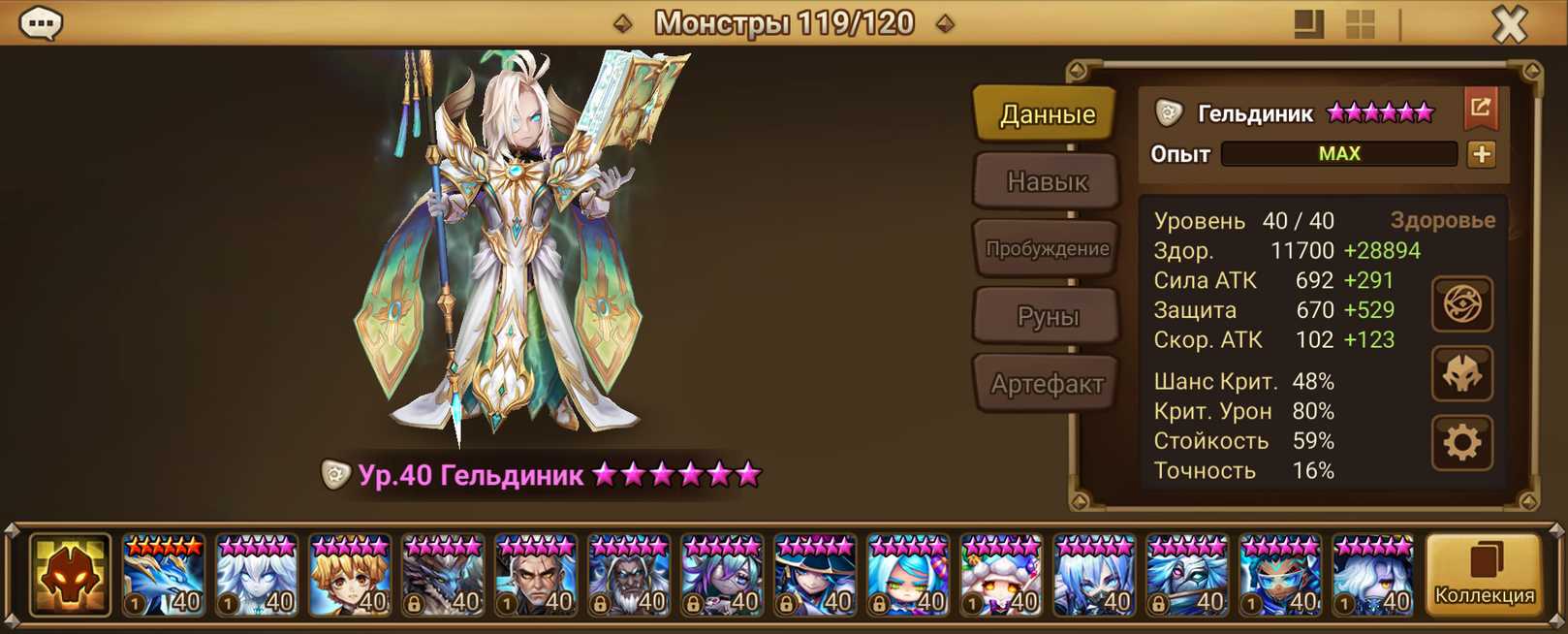Open the Пробуждение tab
Image resolution: width=1568 pixels, height=634 pixels.
tap(1047, 249)
